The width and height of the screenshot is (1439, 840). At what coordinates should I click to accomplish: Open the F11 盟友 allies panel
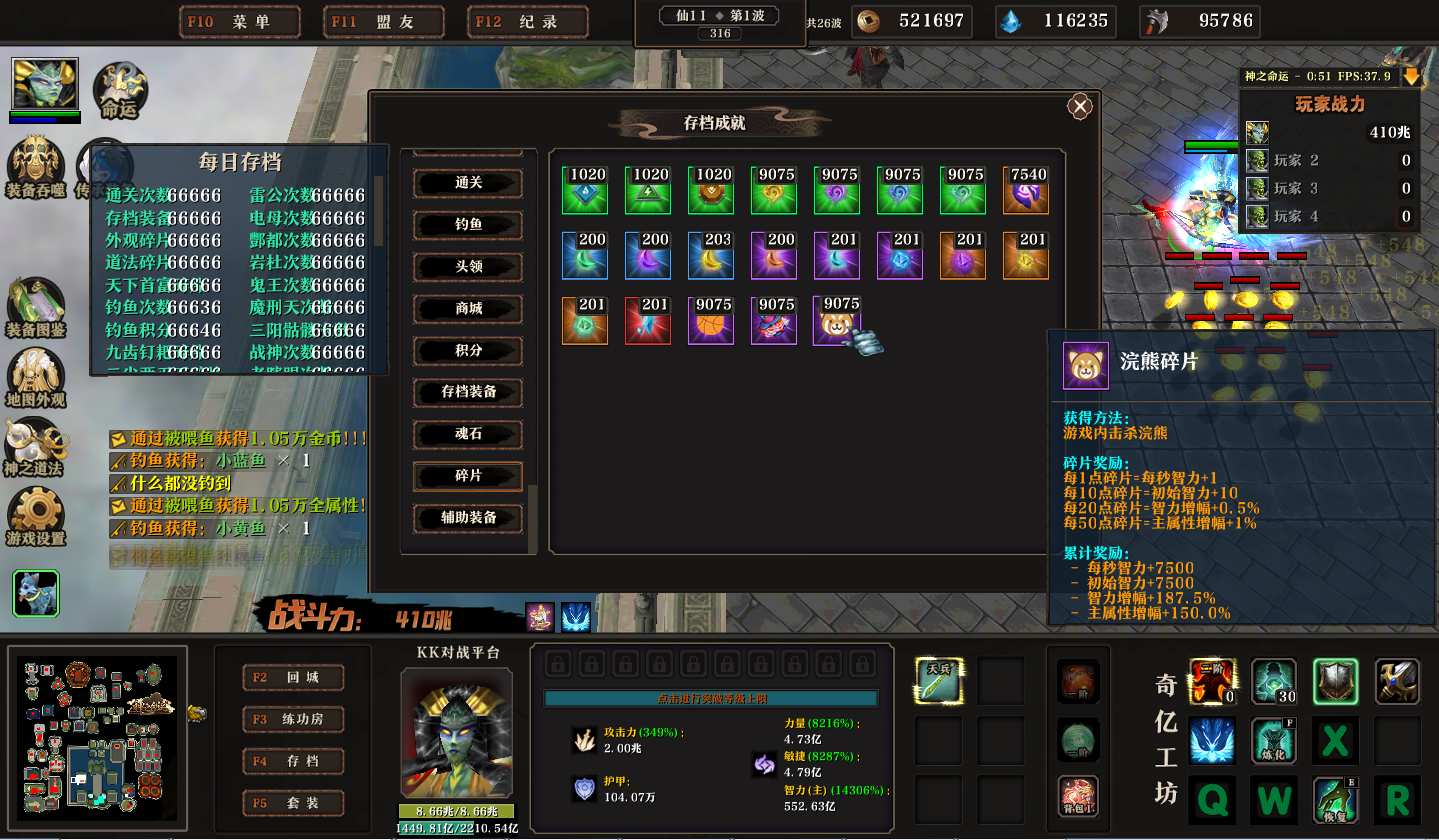(384, 22)
